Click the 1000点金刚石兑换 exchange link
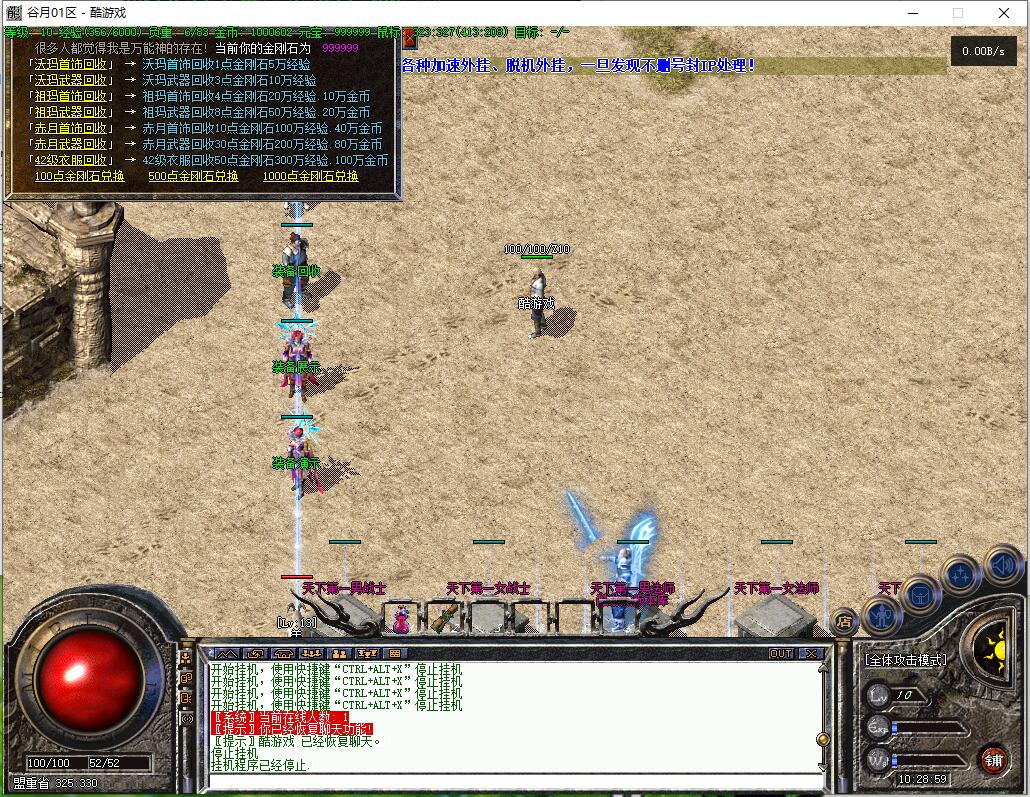The width and height of the screenshot is (1030, 797). coord(310,176)
